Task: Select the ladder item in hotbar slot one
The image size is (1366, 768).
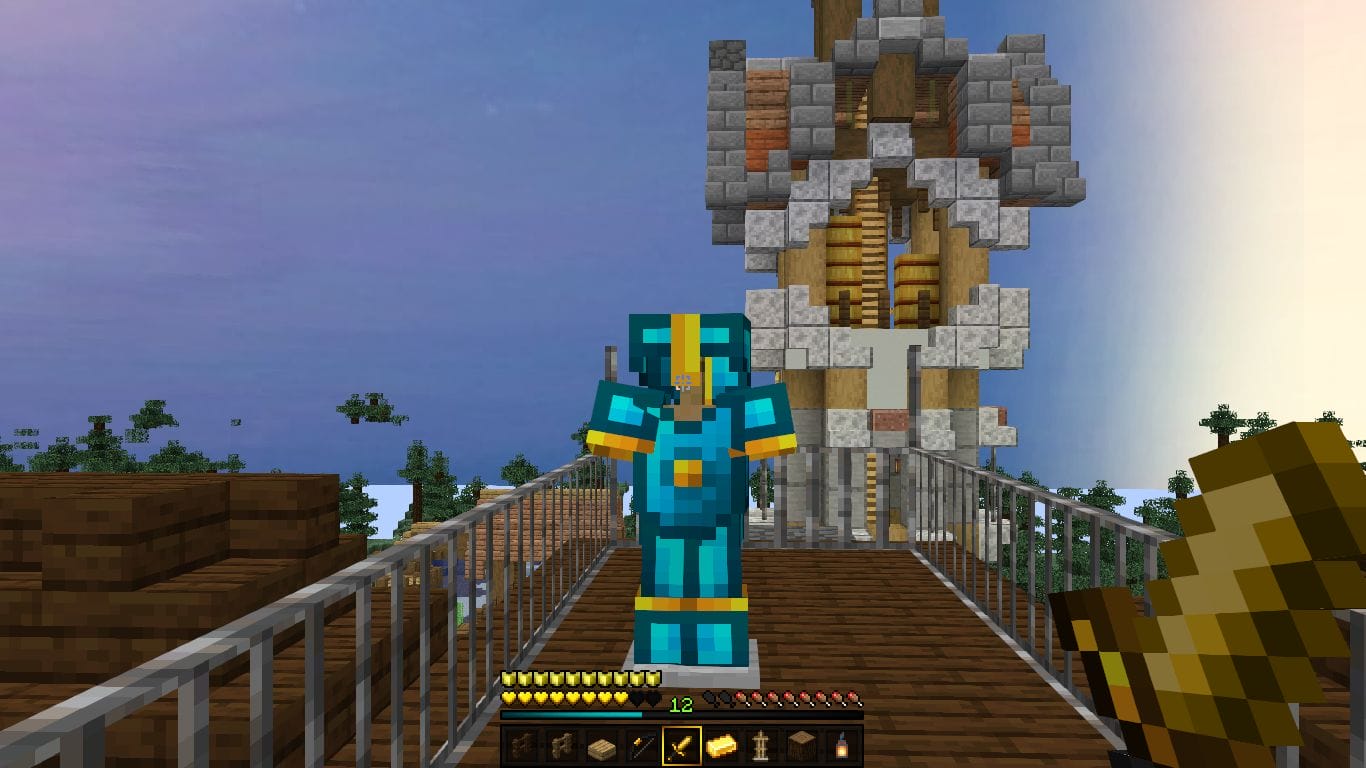Action: [x=524, y=747]
